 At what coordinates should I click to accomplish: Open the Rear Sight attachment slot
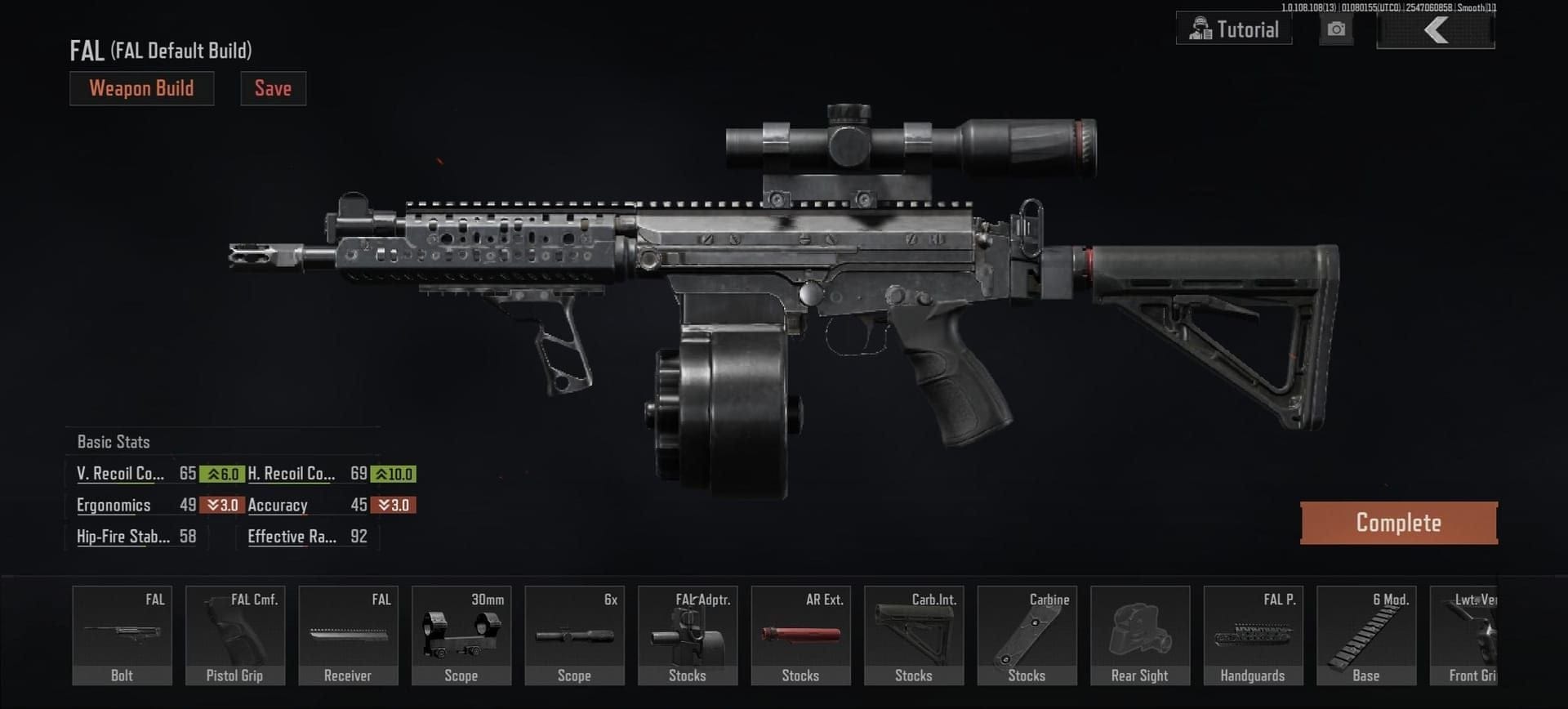[x=1140, y=636]
